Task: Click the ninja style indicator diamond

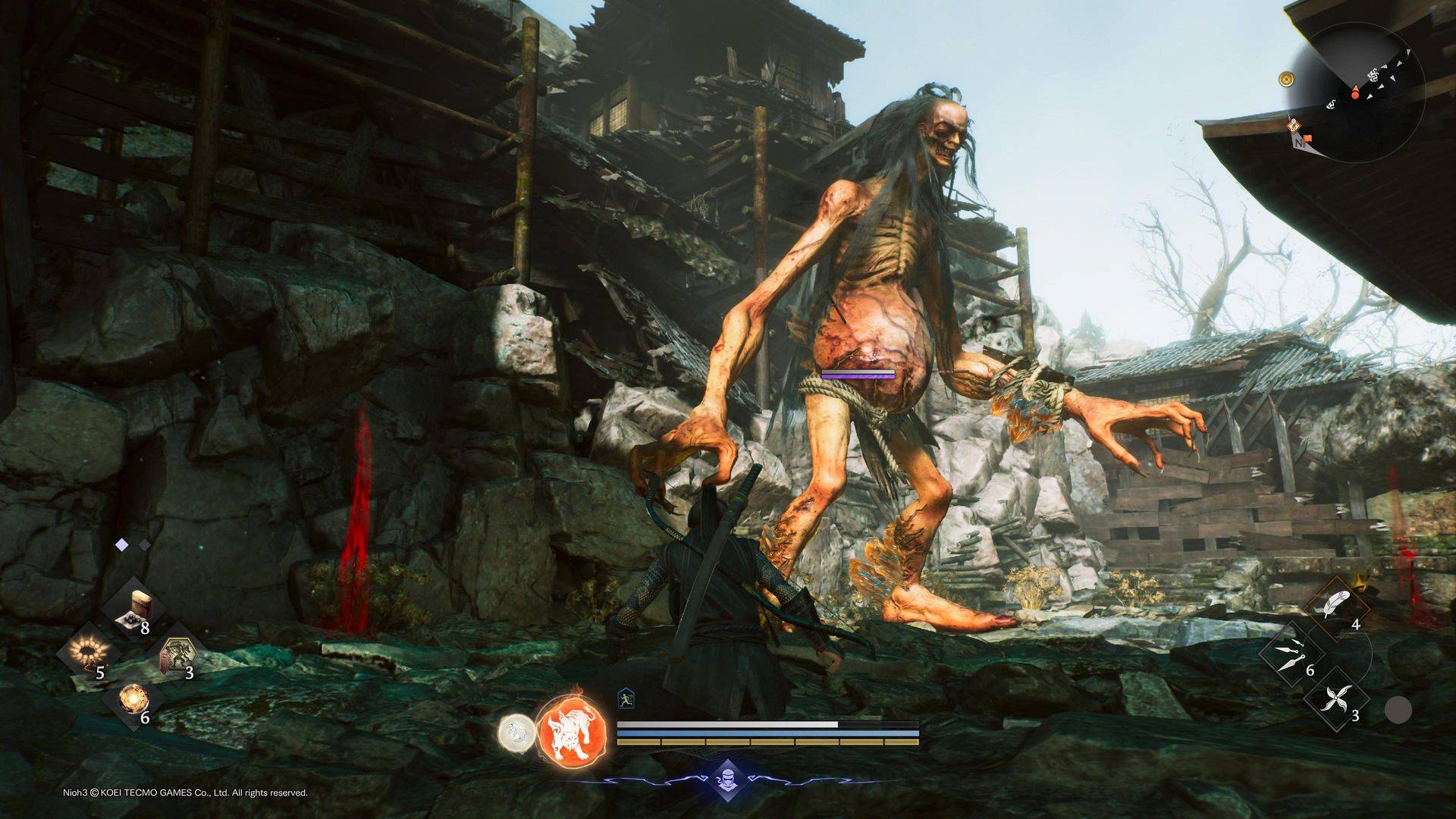Action: pyautogui.click(x=727, y=780)
